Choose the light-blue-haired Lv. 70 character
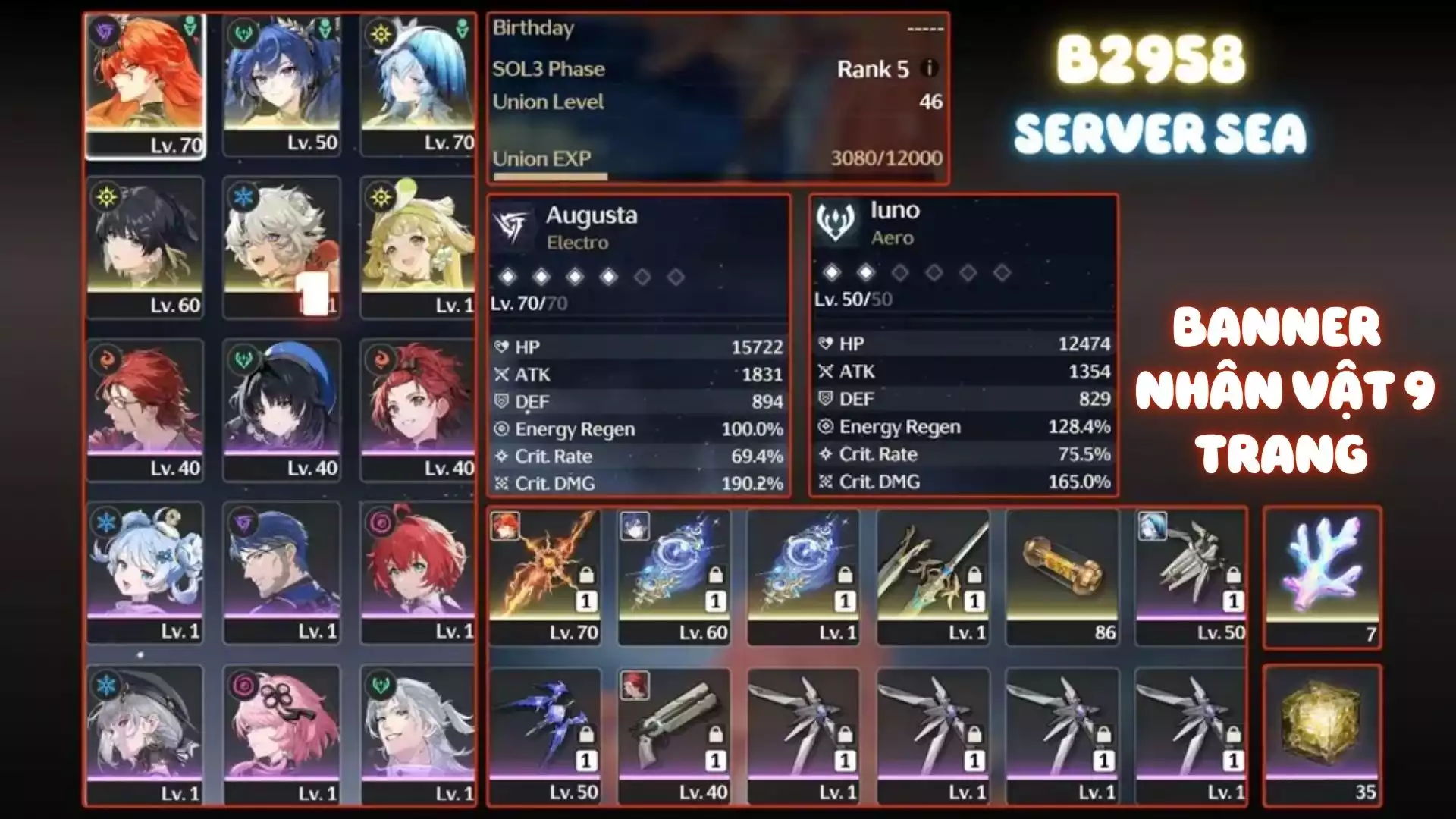 pos(419,85)
